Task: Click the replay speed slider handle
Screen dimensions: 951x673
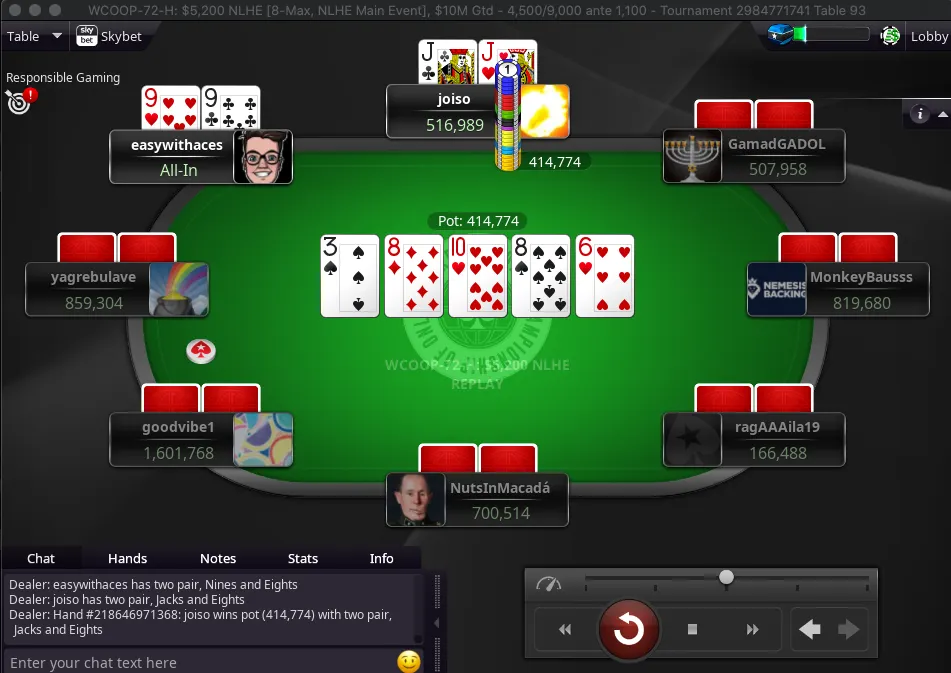Action: click(x=727, y=577)
